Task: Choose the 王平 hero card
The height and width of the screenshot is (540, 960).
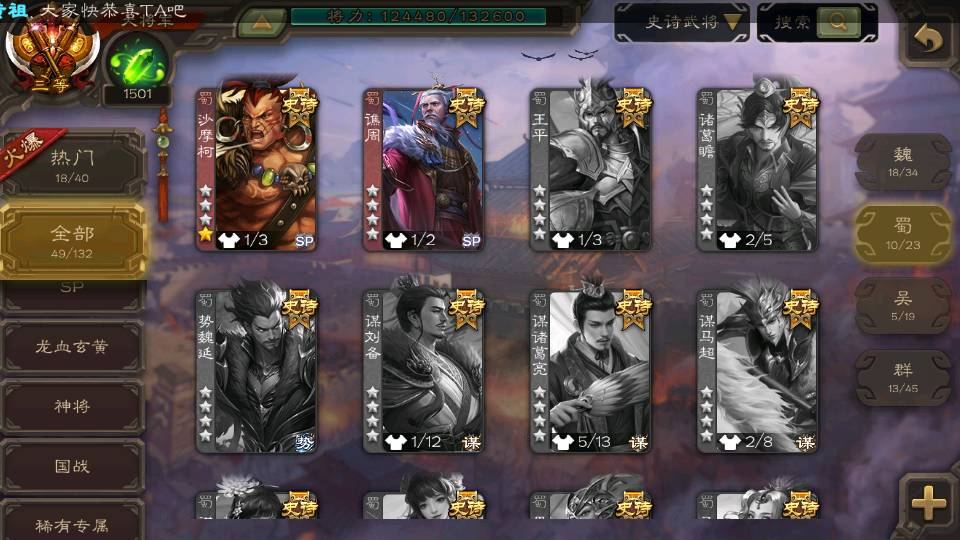Action: (590, 168)
